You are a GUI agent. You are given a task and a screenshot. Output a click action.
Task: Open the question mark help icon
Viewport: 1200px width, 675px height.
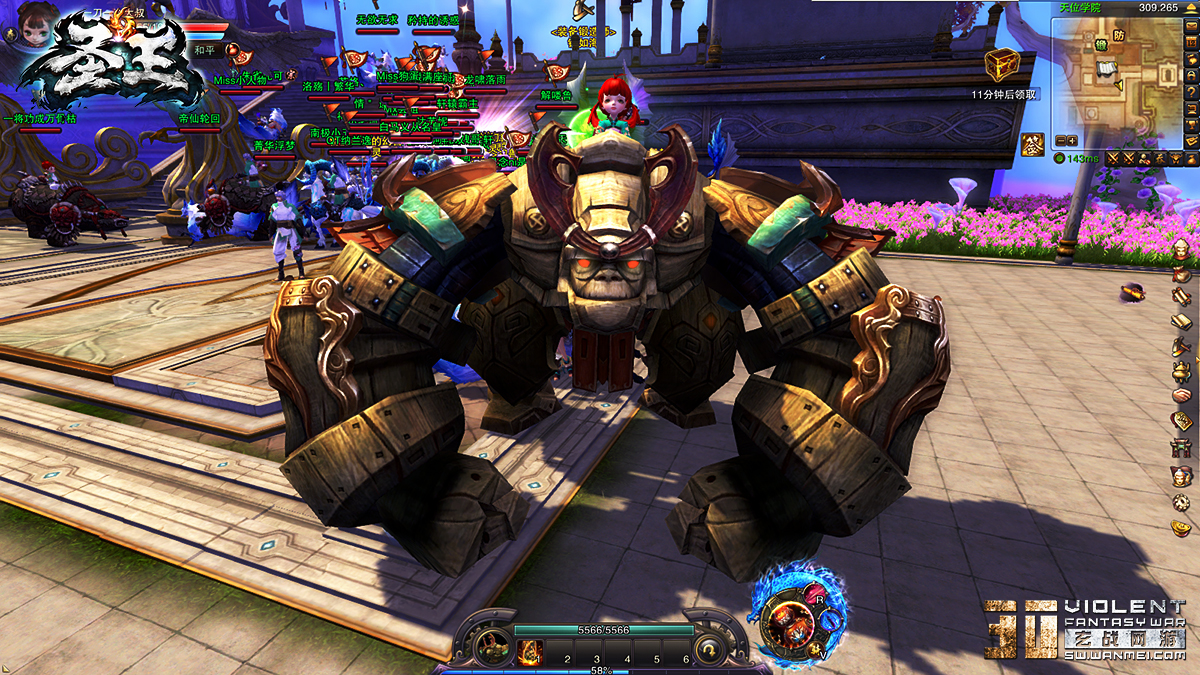[1191, 91]
